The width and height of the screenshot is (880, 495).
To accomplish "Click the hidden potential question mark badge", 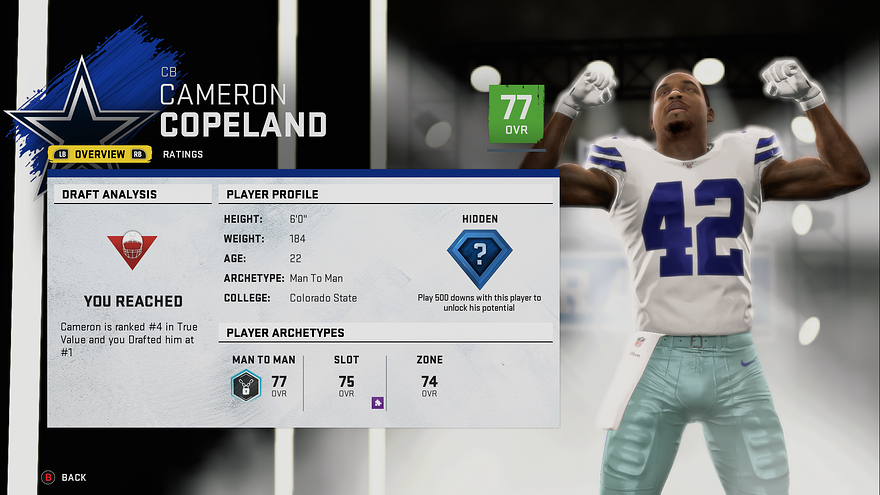I will pos(479,257).
